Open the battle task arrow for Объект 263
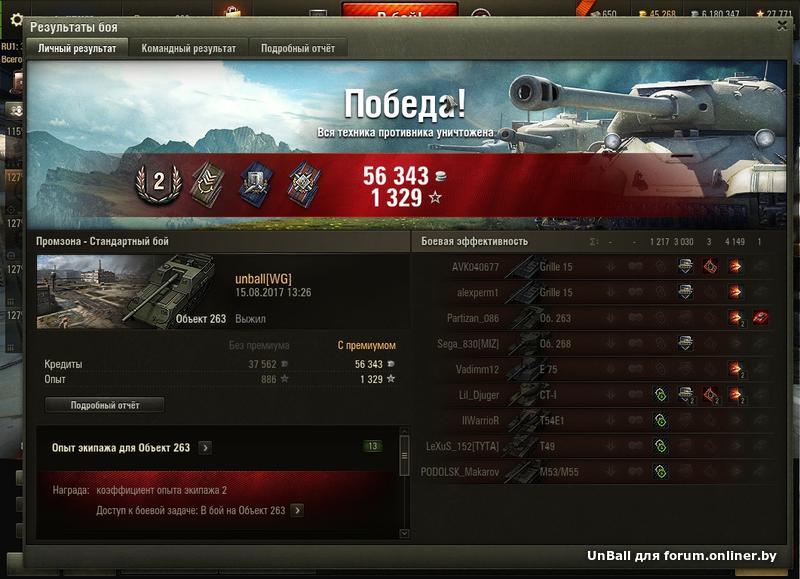 297,511
